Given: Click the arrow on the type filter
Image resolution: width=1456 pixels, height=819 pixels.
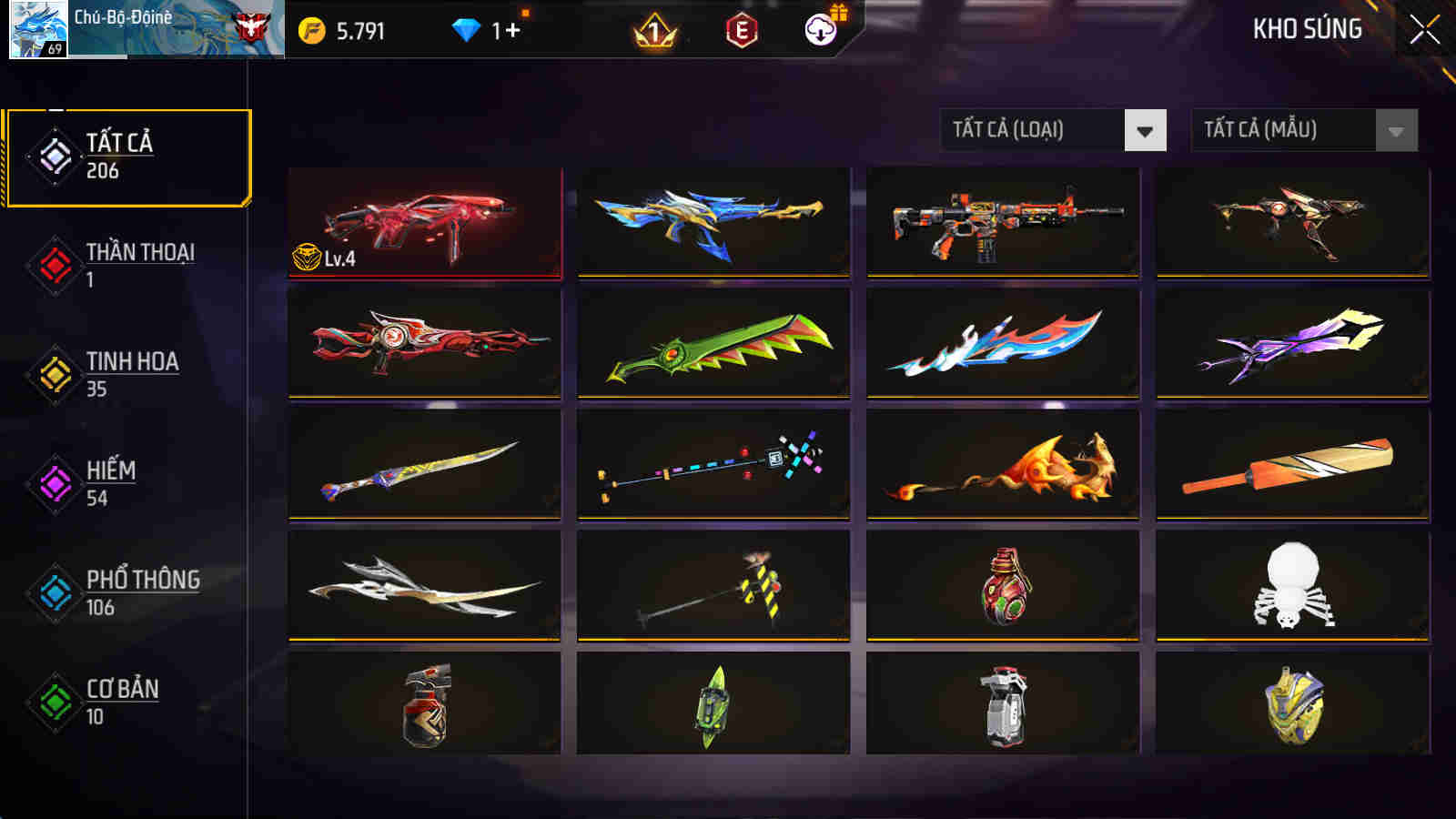Looking at the screenshot, I should (x=1144, y=130).
